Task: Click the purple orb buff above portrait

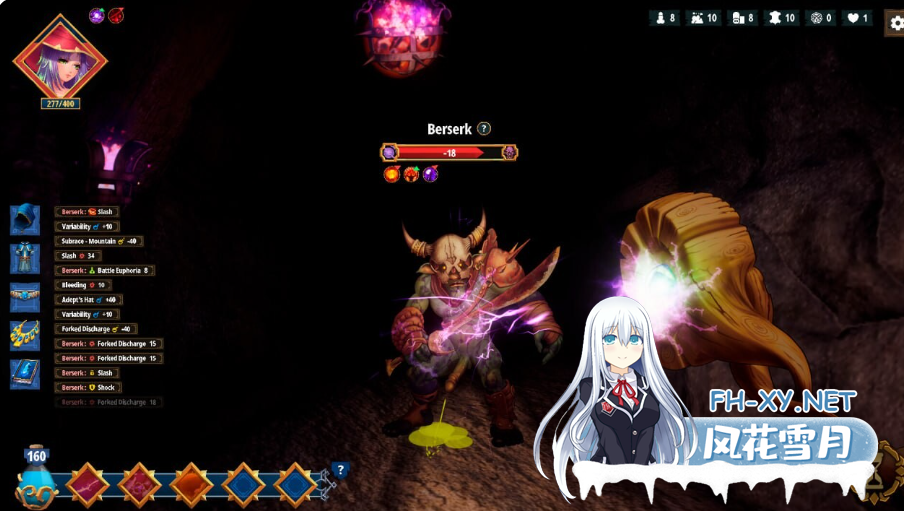Action: 97,15
